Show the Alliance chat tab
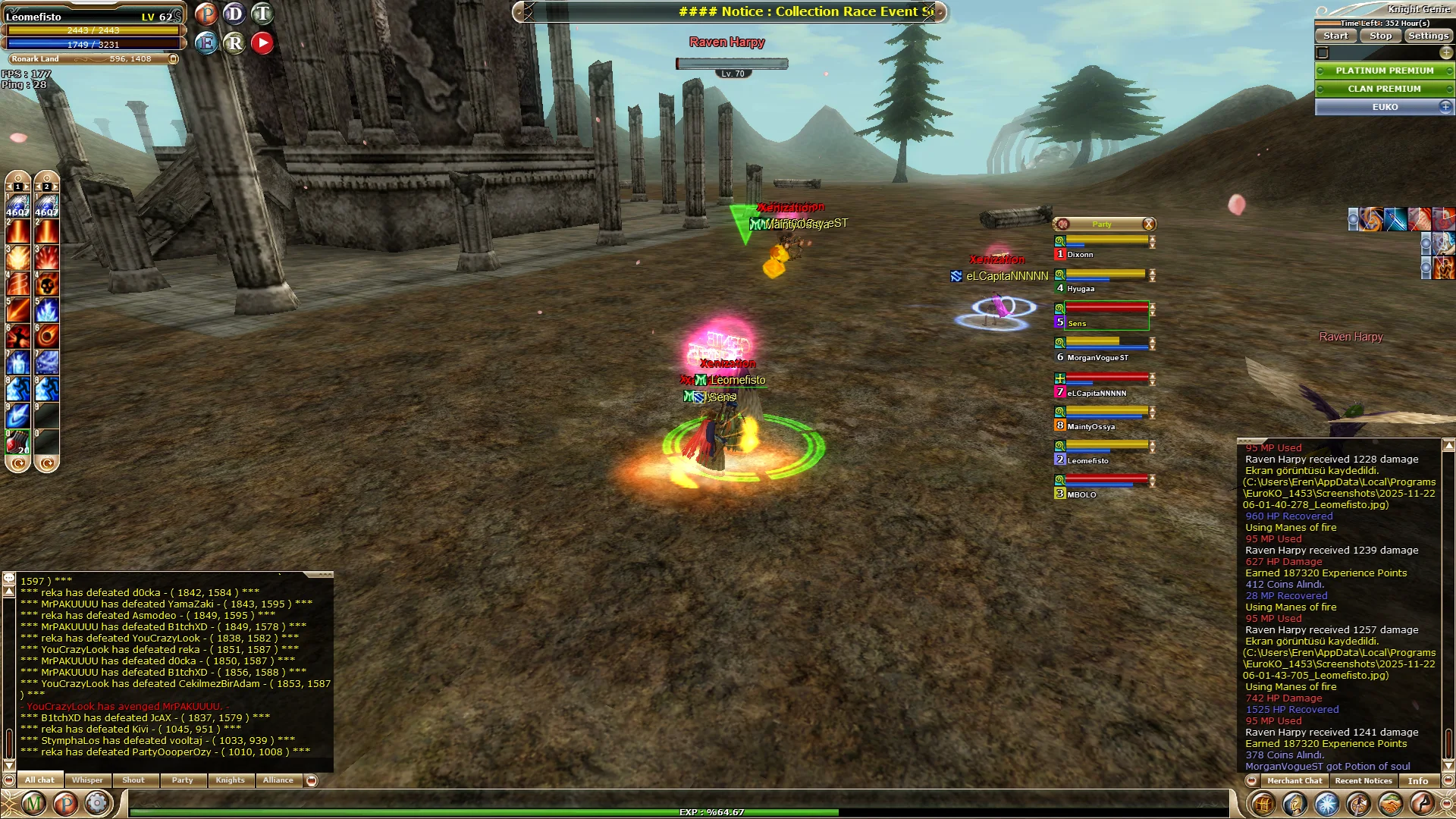This screenshot has height=819, width=1456. coord(278,780)
